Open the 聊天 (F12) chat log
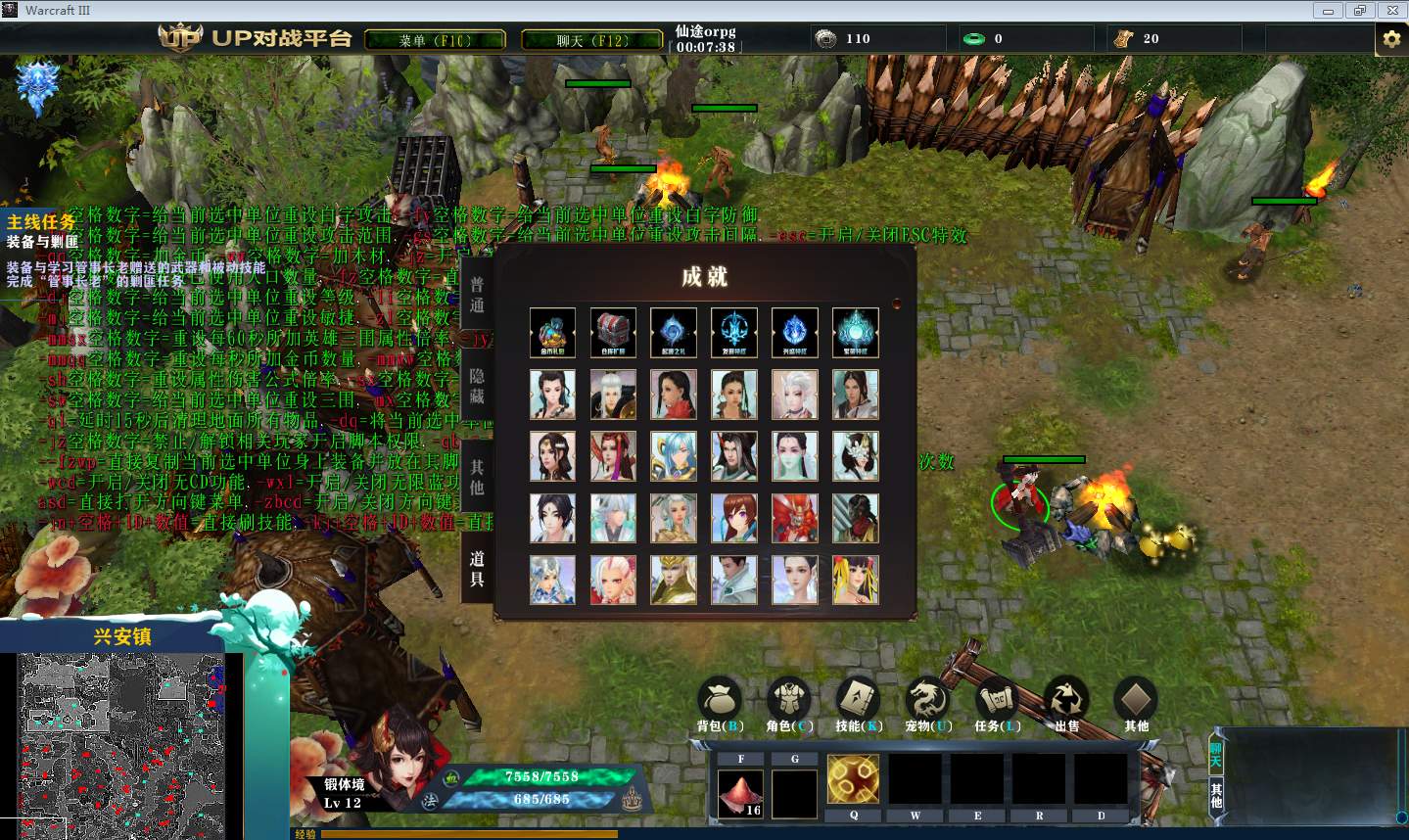This screenshot has height=840, width=1409. 591,40
